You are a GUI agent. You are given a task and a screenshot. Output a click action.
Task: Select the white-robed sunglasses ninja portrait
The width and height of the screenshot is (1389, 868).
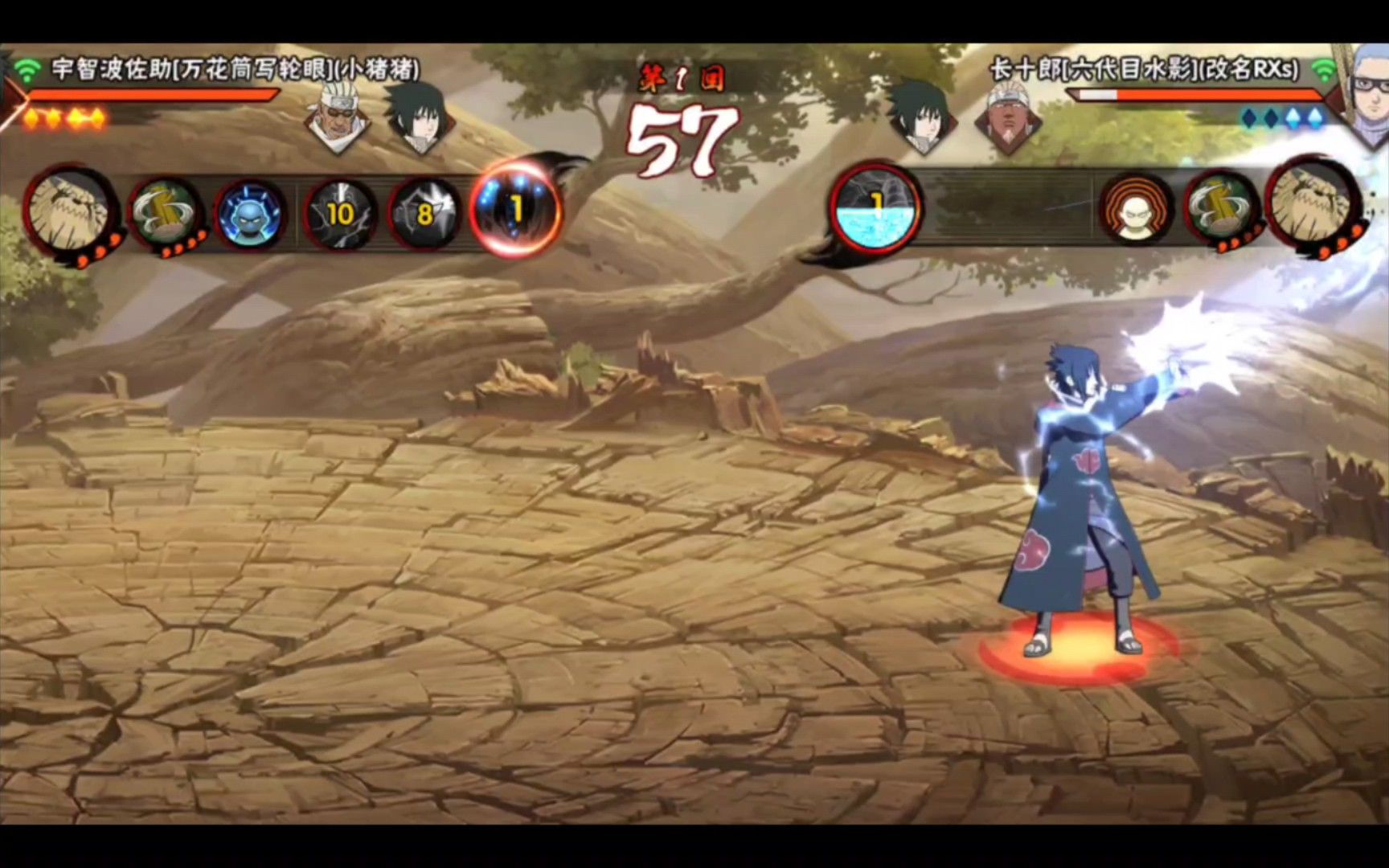pyautogui.click(x=336, y=119)
